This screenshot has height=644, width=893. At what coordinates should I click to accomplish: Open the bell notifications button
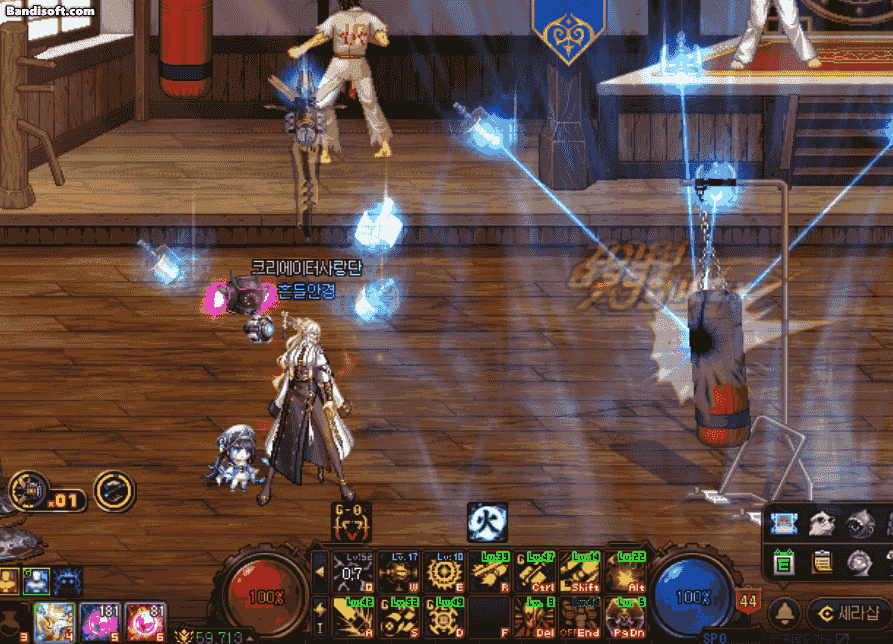[x=788, y=612]
